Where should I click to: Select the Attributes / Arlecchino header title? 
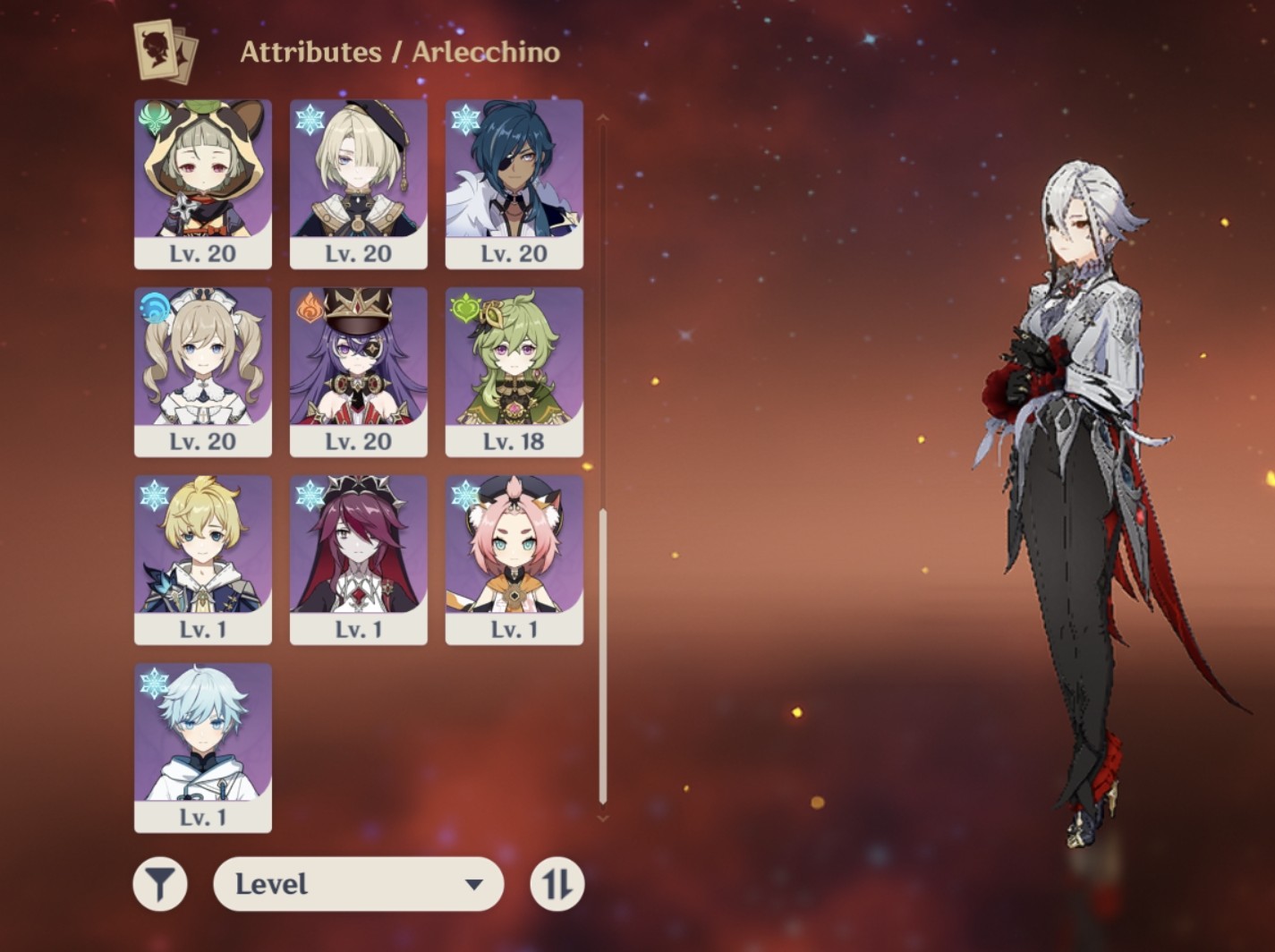[400, 52]
